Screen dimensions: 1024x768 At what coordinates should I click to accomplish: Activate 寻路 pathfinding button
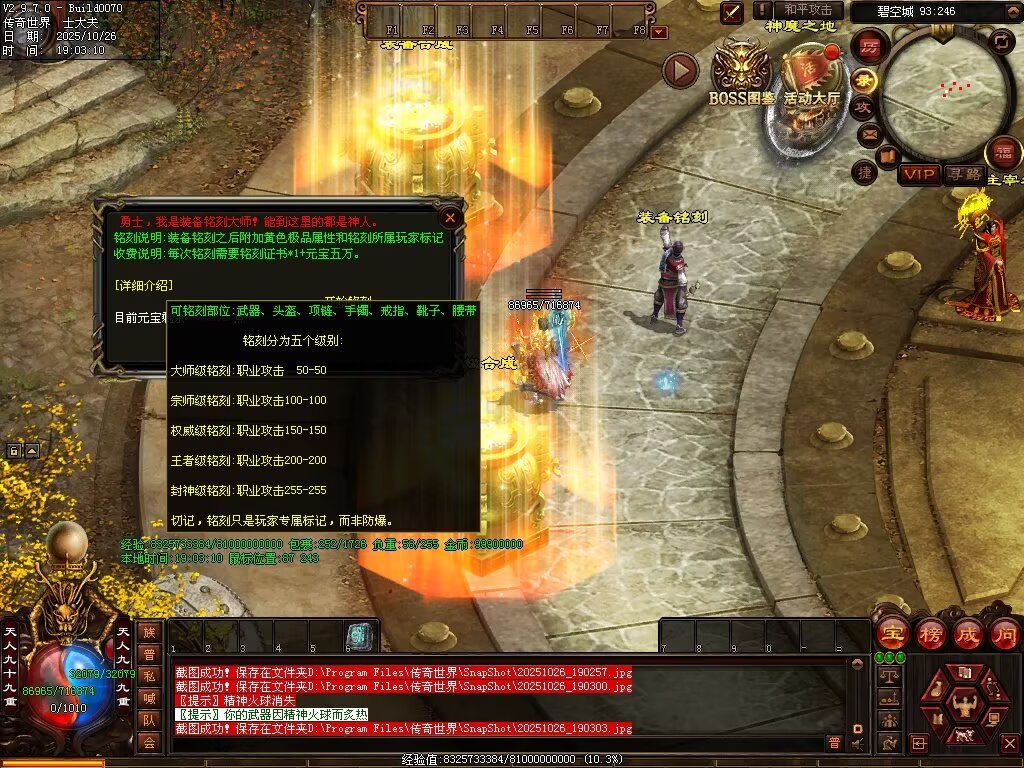(964, 174)
